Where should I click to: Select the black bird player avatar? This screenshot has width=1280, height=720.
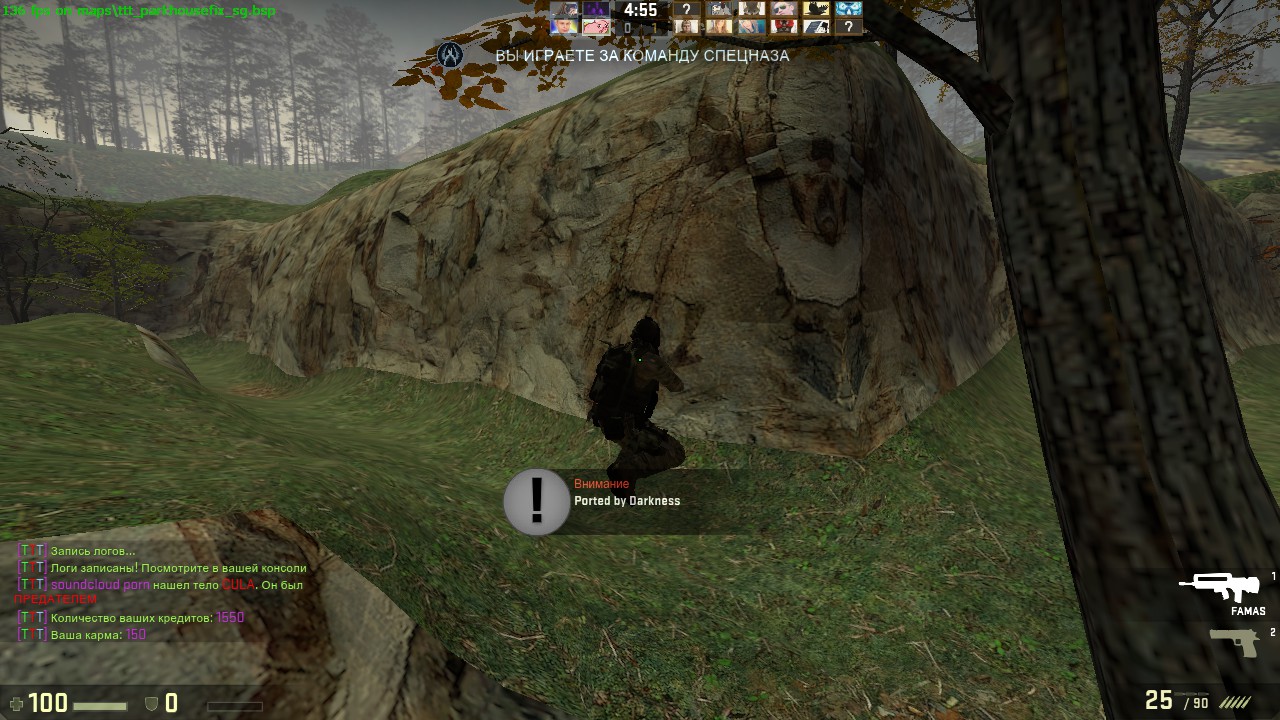click(816, 9)
